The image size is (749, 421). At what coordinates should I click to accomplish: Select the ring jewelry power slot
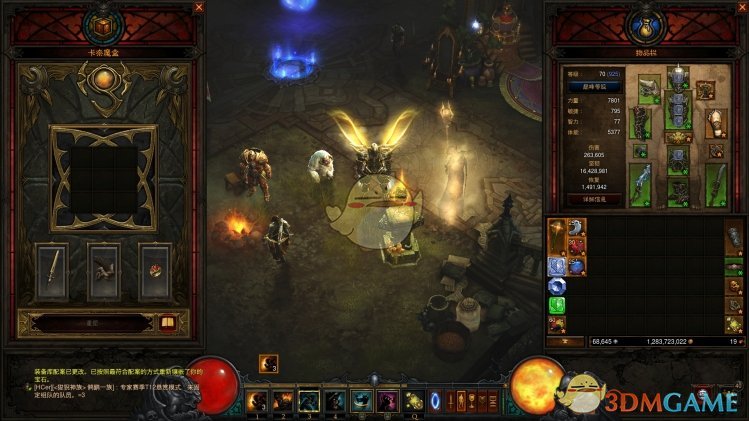[x=155, y=270]
